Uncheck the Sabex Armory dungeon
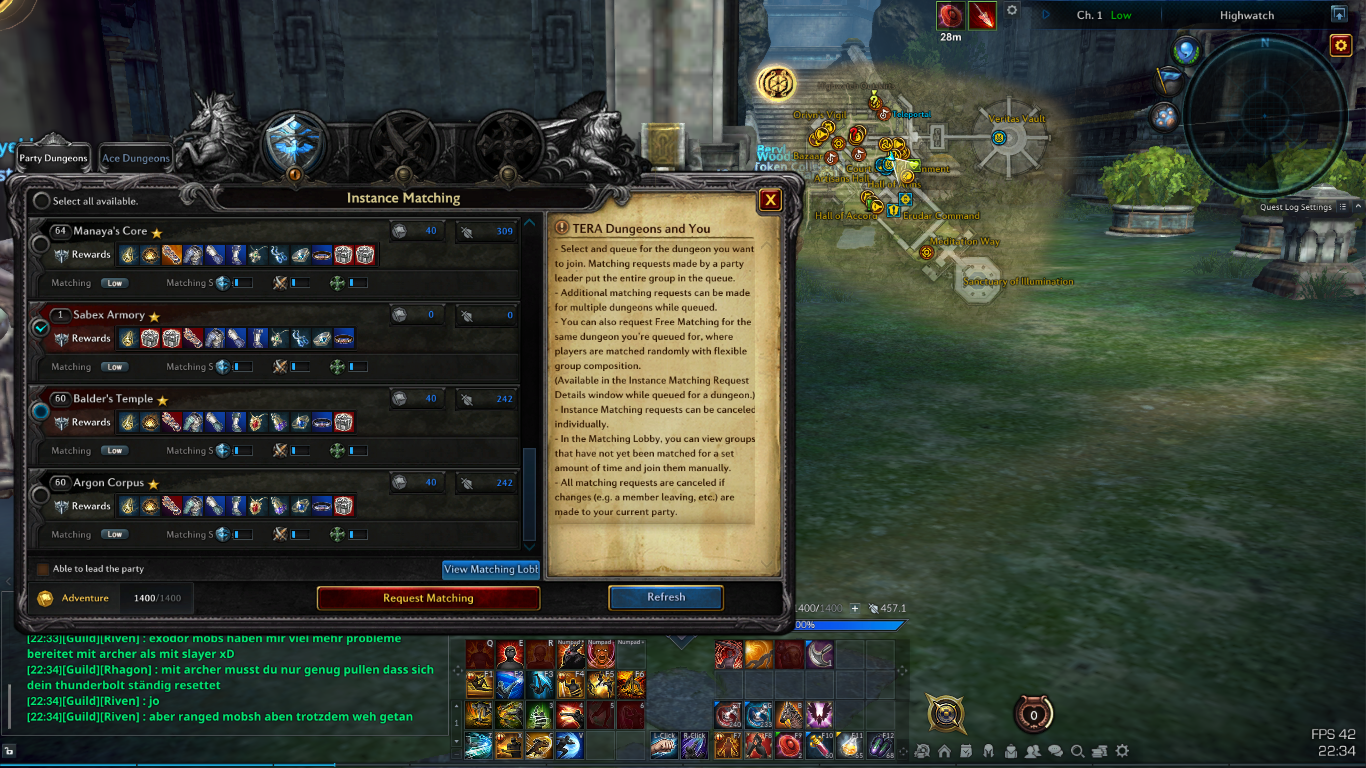This screenshot has height=768, width=1366. point(41,327)
